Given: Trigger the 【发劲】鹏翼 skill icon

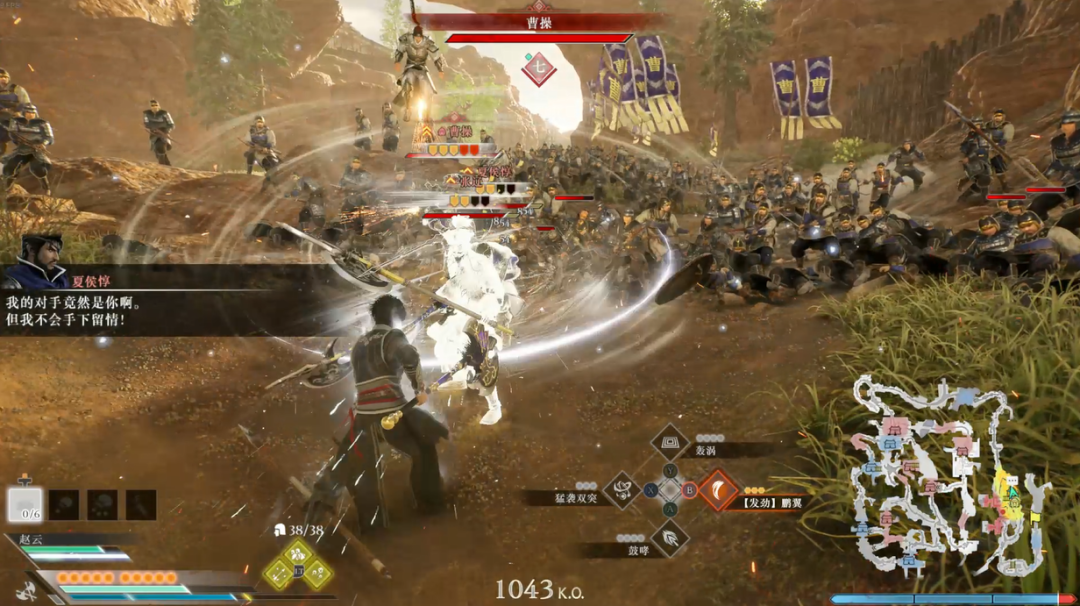Looking at the screenshot, I should click(x=717, y=490).
